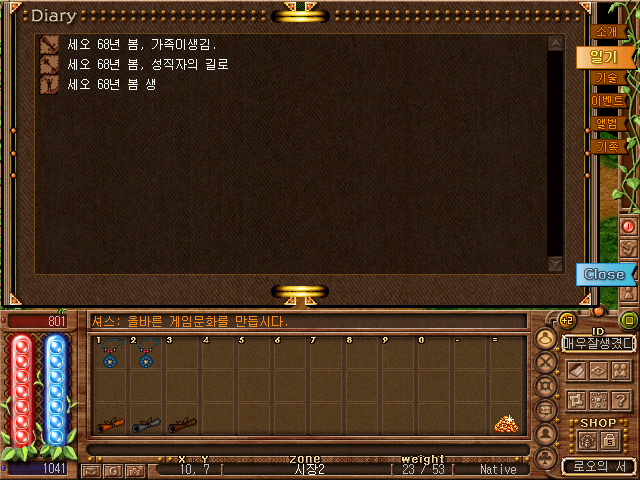Click the 로오의 서 button
This screenshot has width=640, height=480.
click(x=598, y=466)
